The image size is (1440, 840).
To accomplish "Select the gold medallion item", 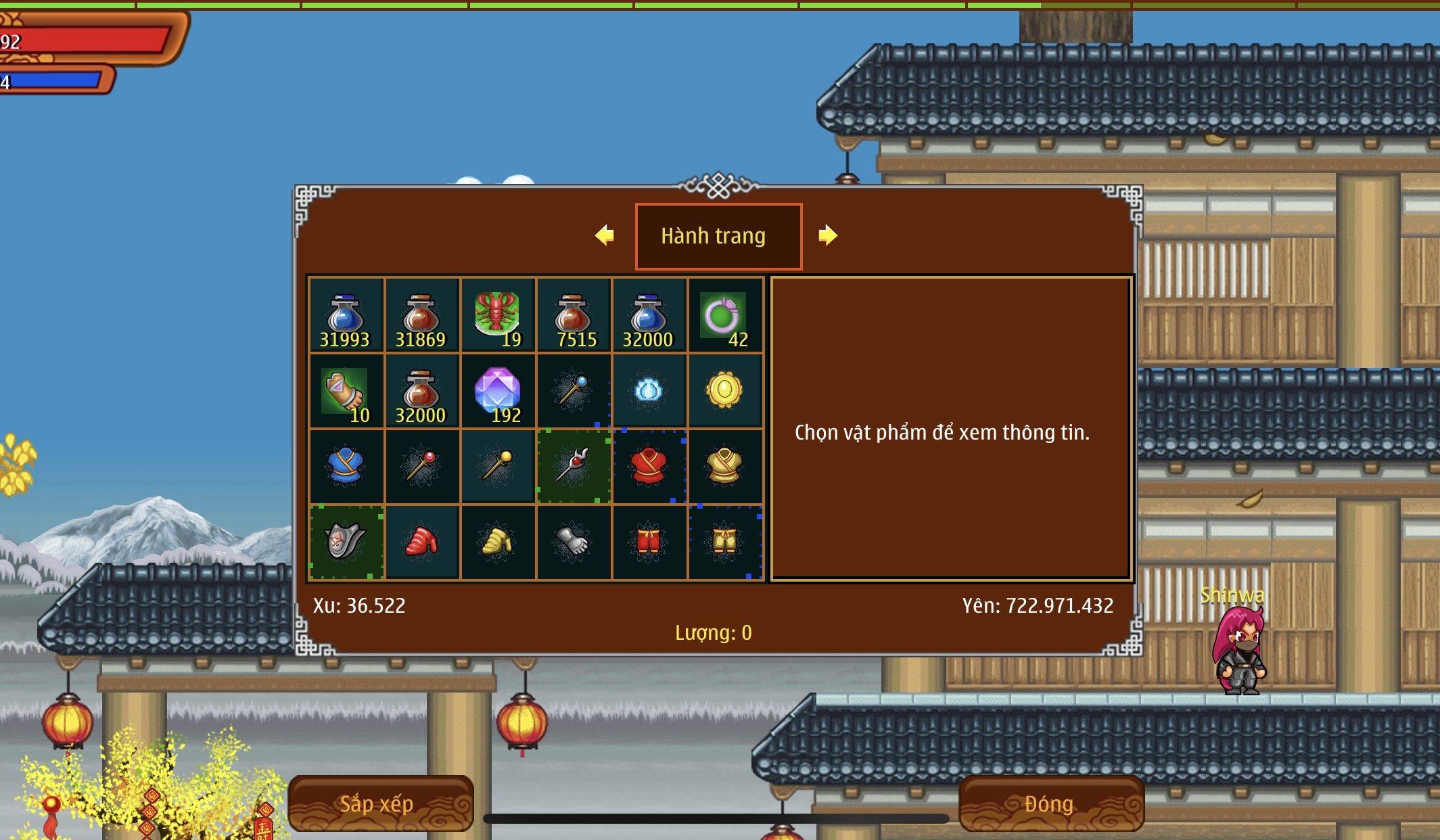I will click(x=724, y=391).
